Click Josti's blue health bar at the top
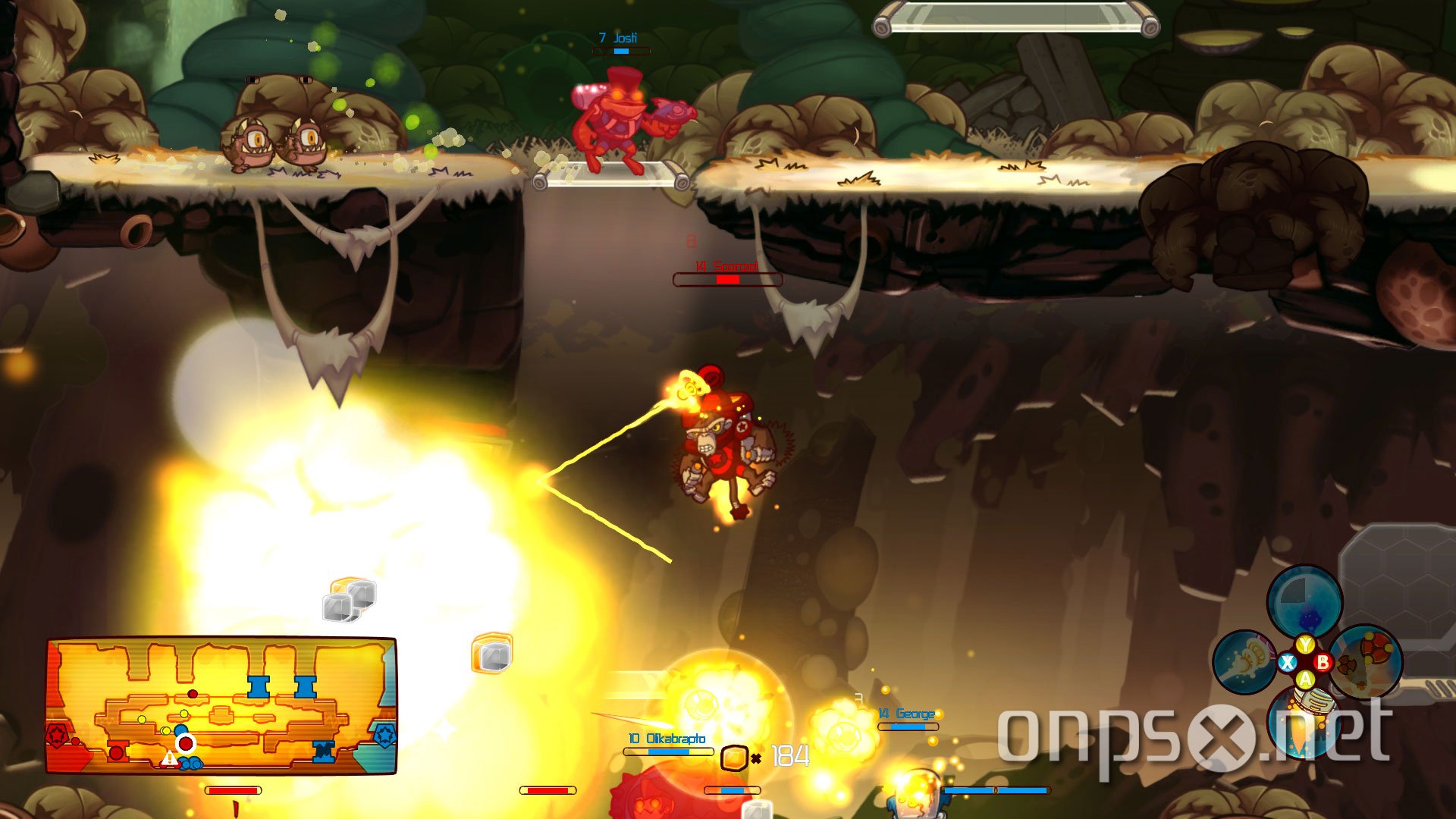 622,52
